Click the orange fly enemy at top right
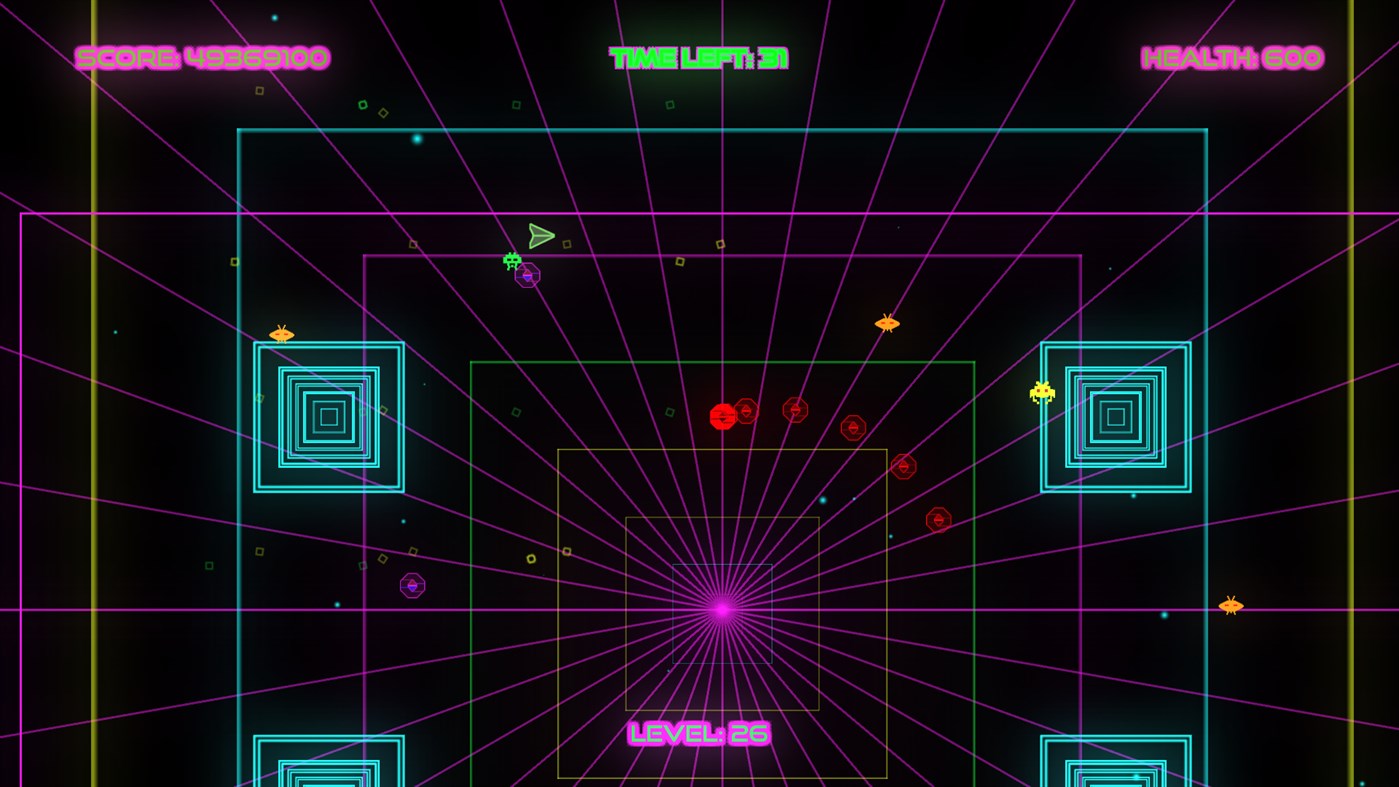 pyautogui.click(x=886, y=322)
